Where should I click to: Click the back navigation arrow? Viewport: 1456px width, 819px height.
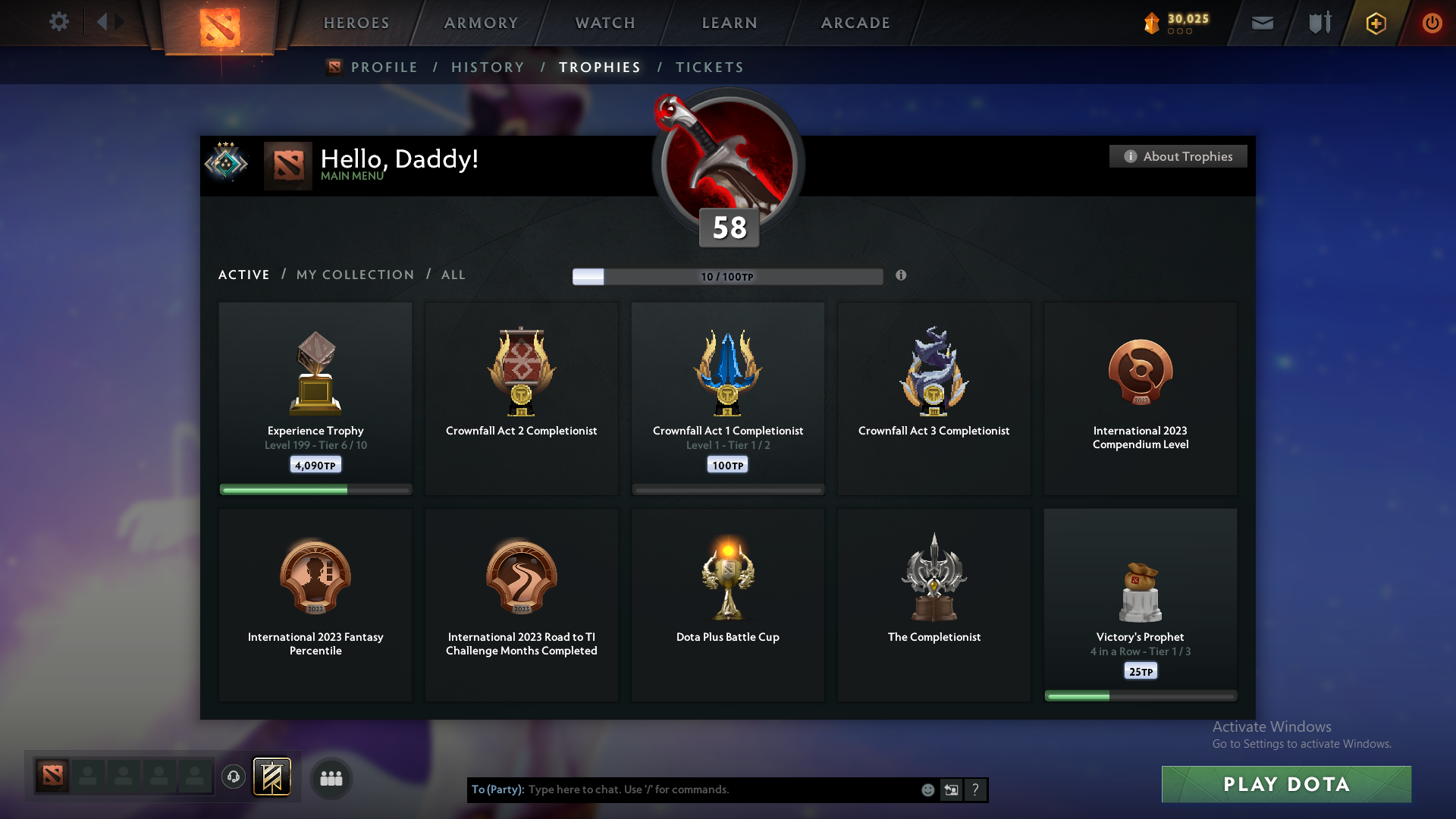point(103,22)
